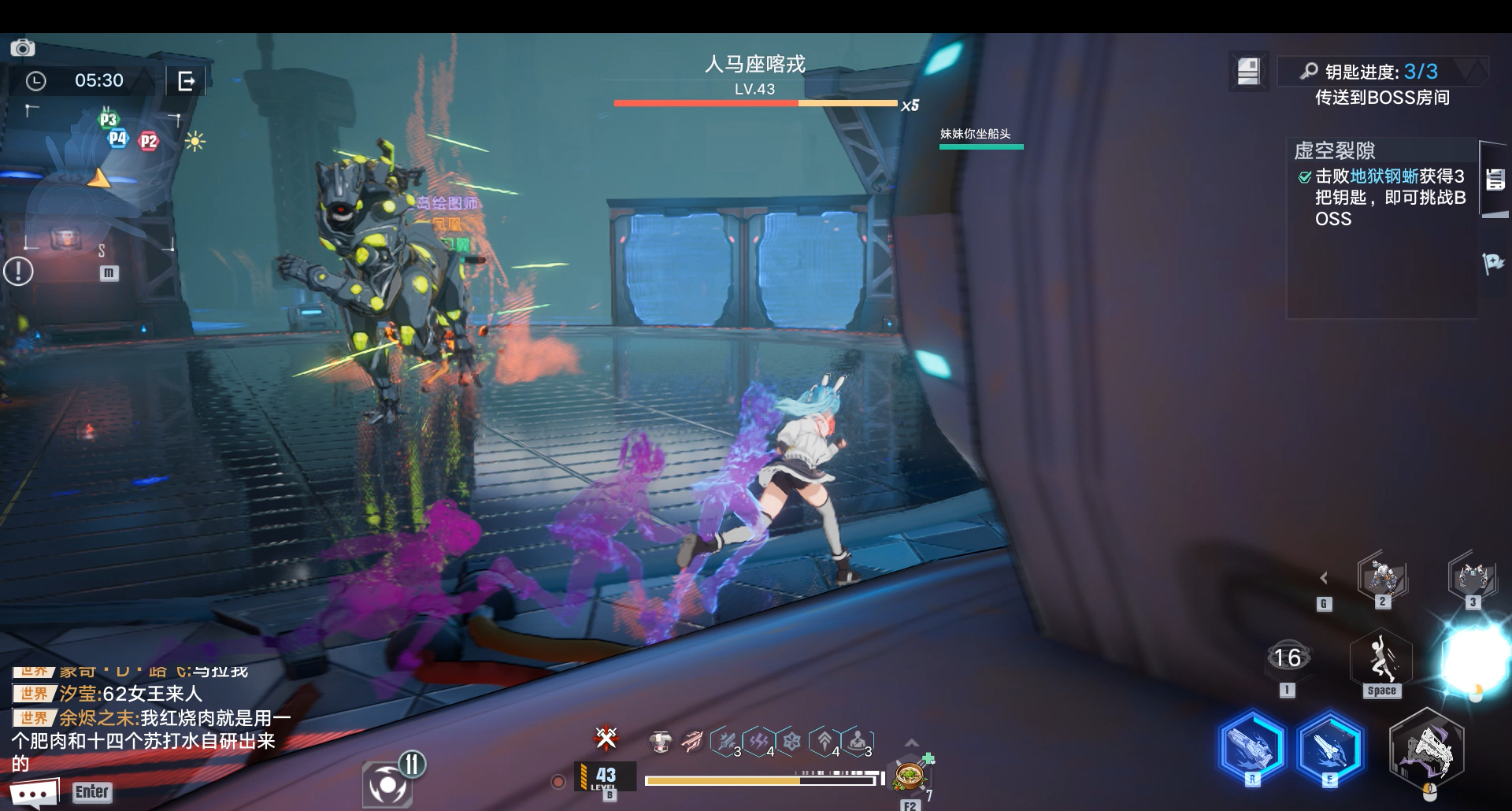Switch to the sword weapon on E

(1329, 746)
